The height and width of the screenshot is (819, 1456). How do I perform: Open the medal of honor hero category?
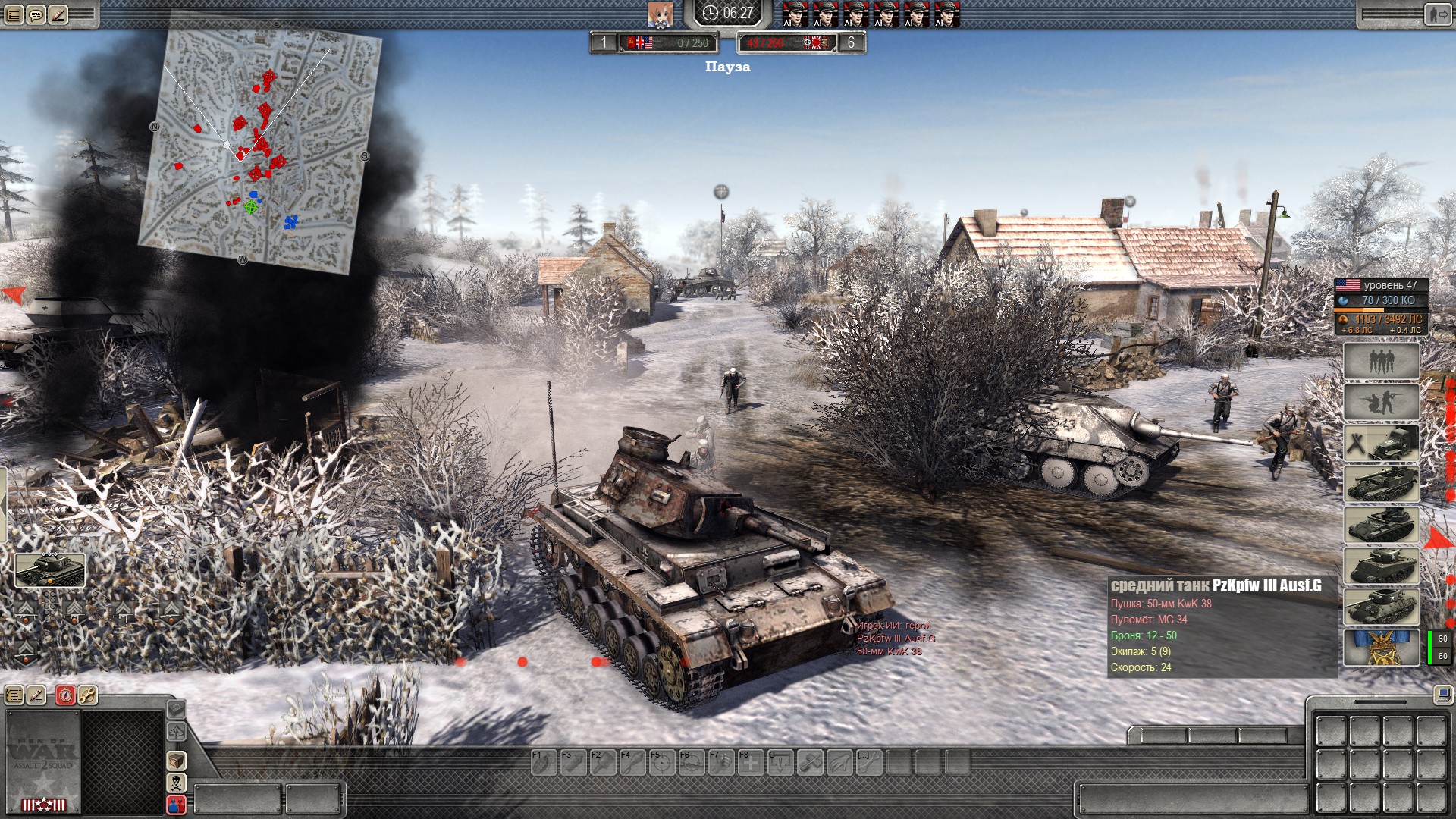(1381, 648)
